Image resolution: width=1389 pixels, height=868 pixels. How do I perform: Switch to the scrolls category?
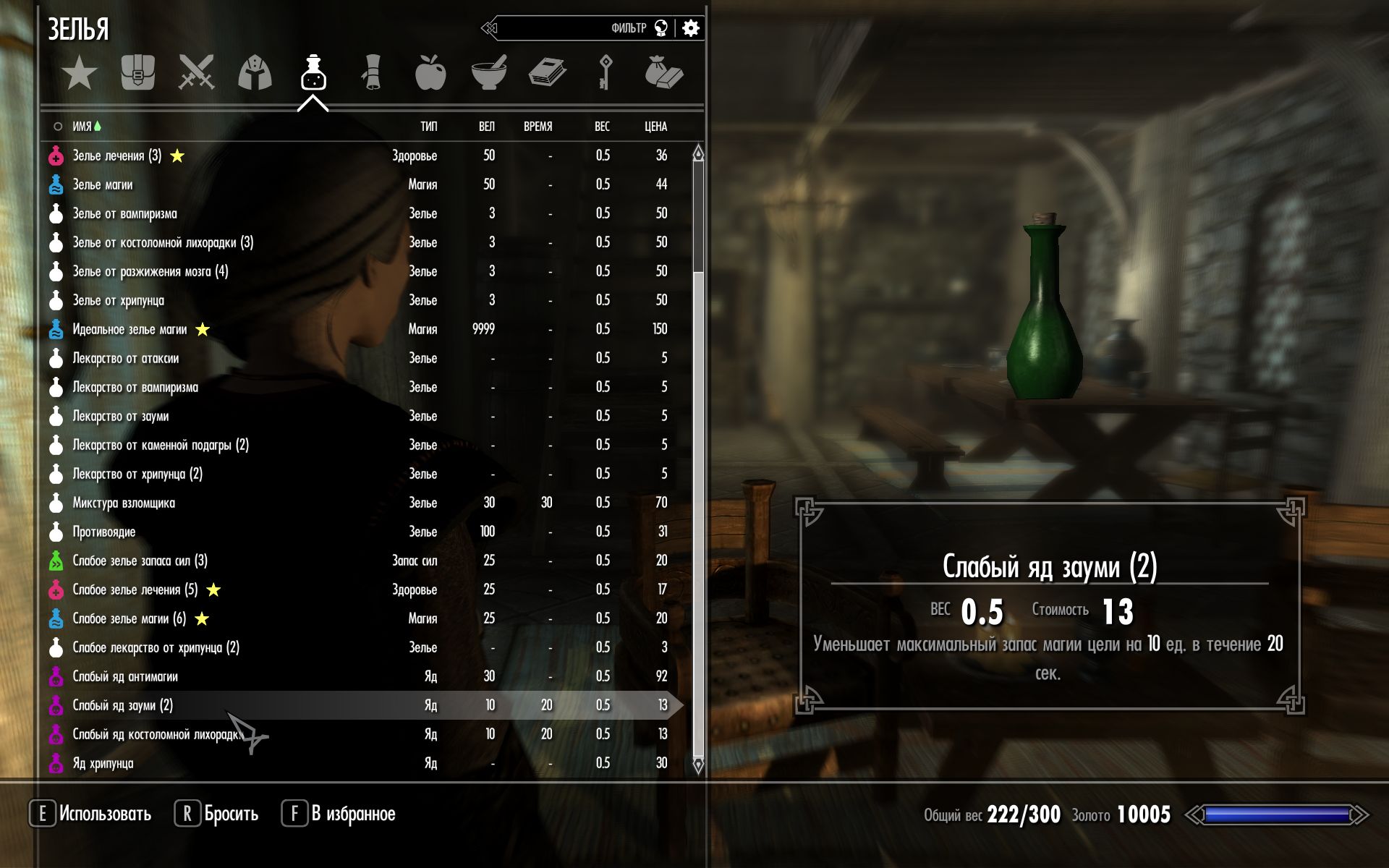click(x=371, y=73)
